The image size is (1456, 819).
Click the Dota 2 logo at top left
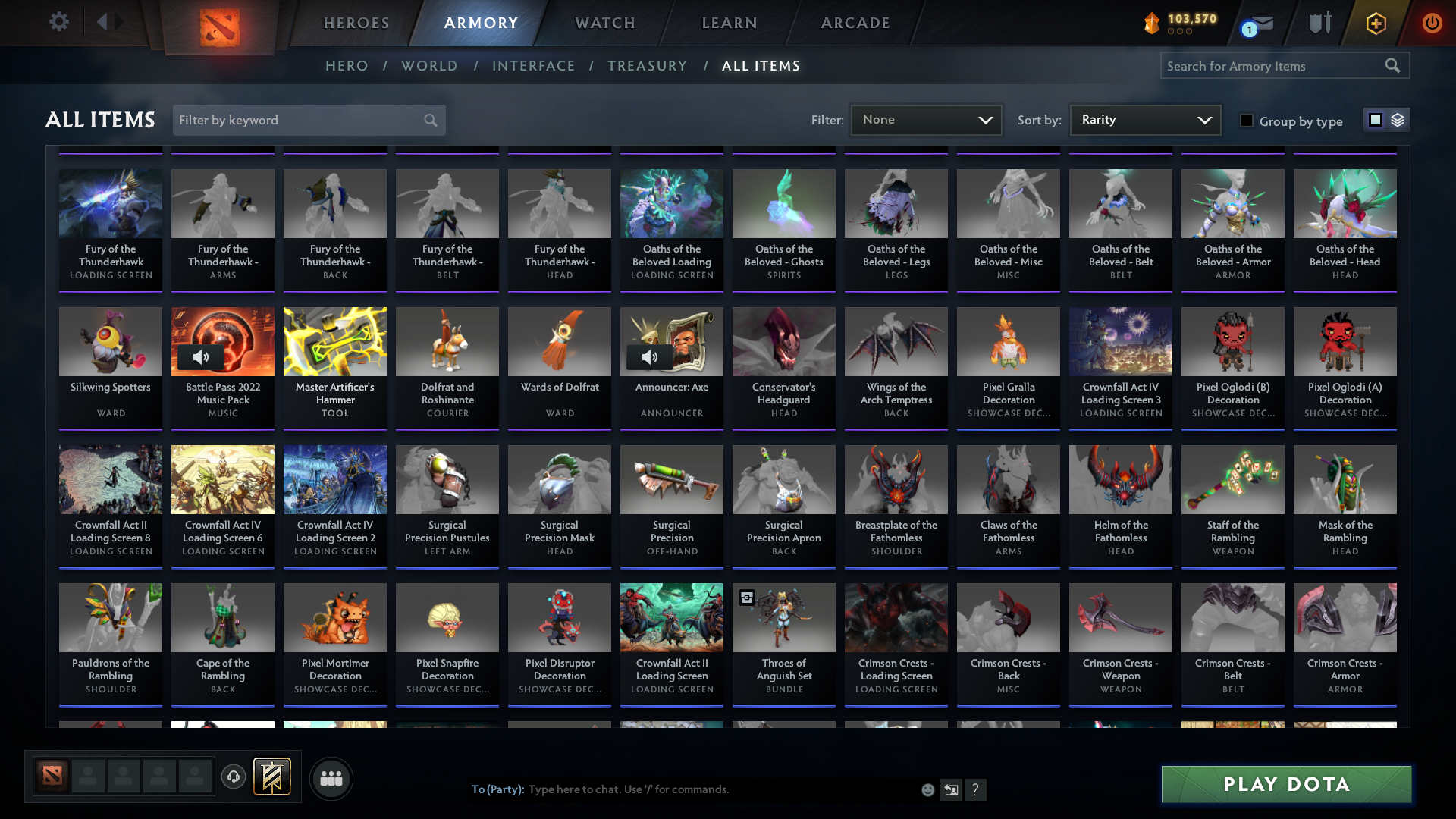(x=219, y=27)
